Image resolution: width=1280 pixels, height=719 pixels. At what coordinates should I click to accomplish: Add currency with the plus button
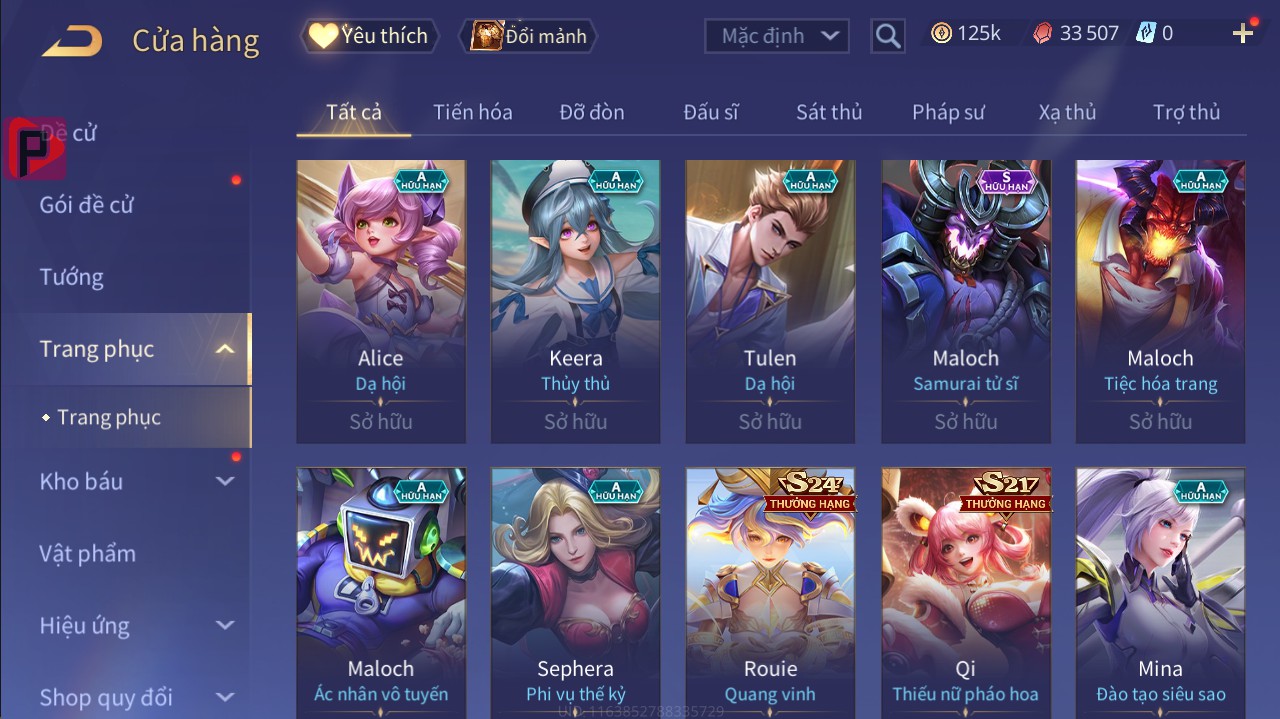pos(1243,34)
